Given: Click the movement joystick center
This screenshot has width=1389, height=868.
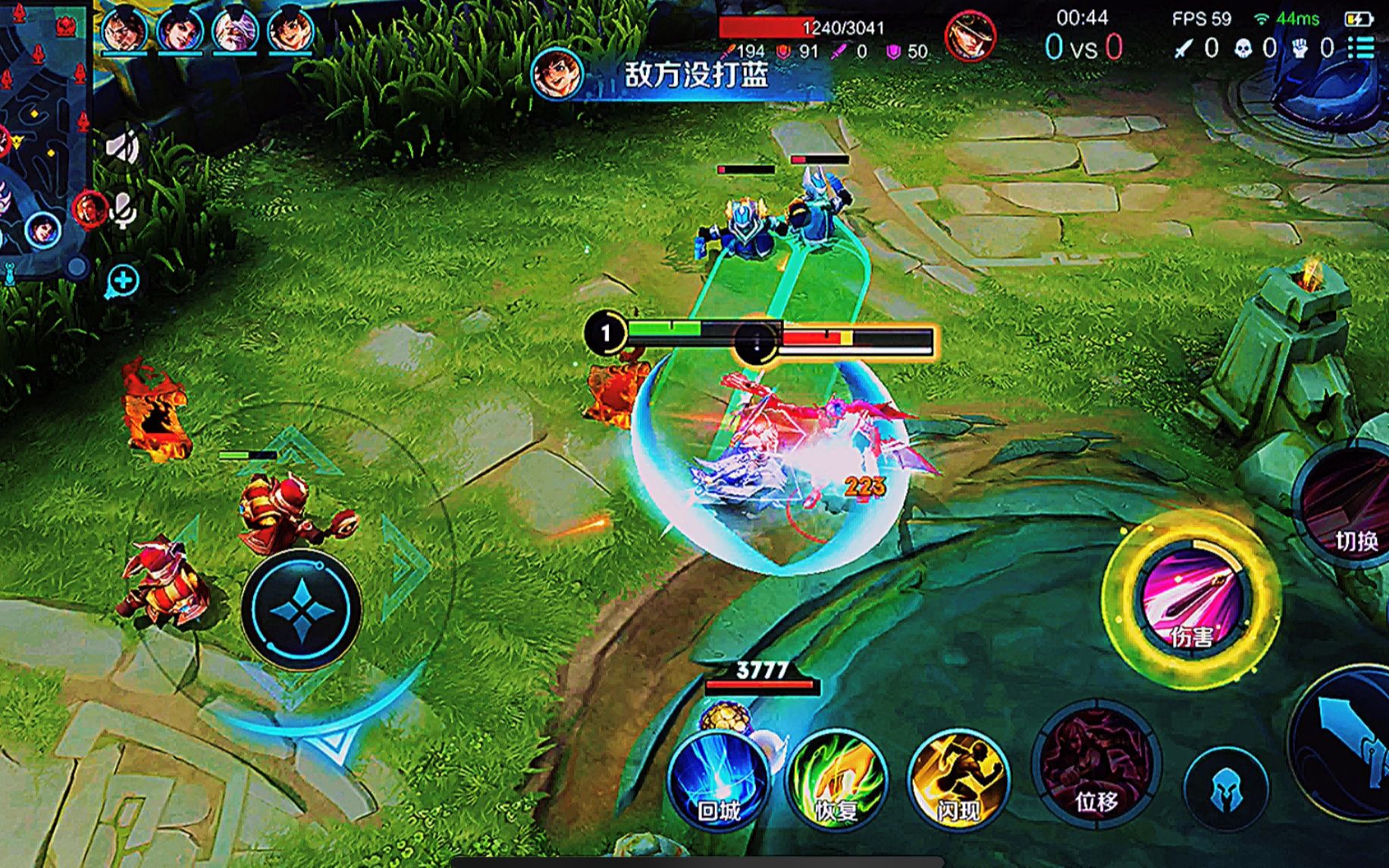Looking at the screenshot, I should tap(301, 609).
